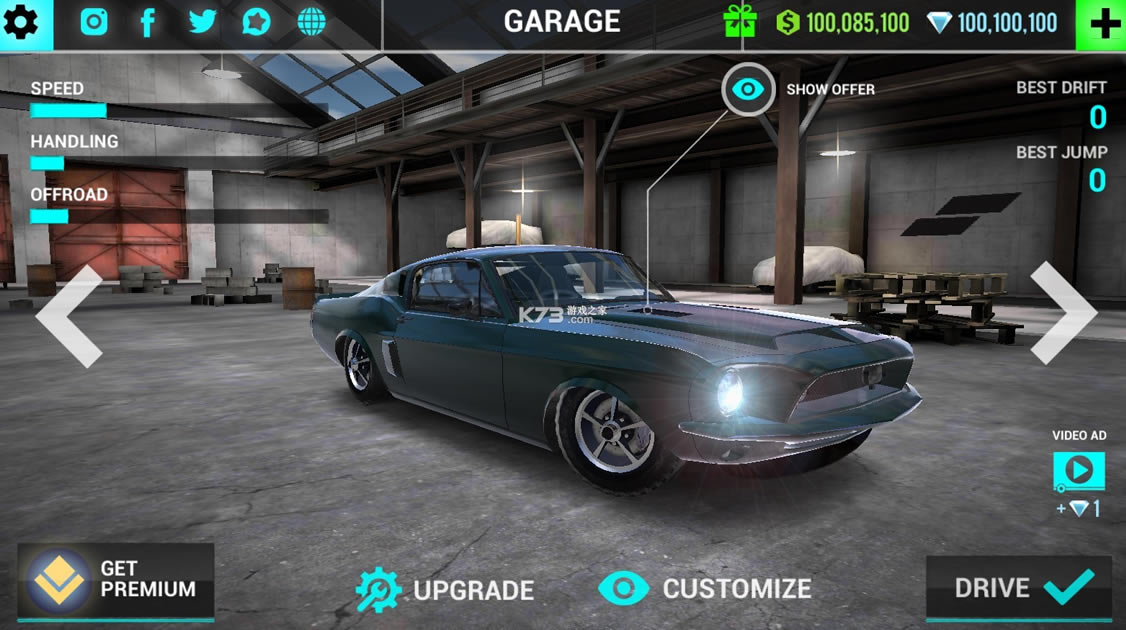Drive the selected car
The width and height of the screenshot is (1126, 630).
point(1018,587)
